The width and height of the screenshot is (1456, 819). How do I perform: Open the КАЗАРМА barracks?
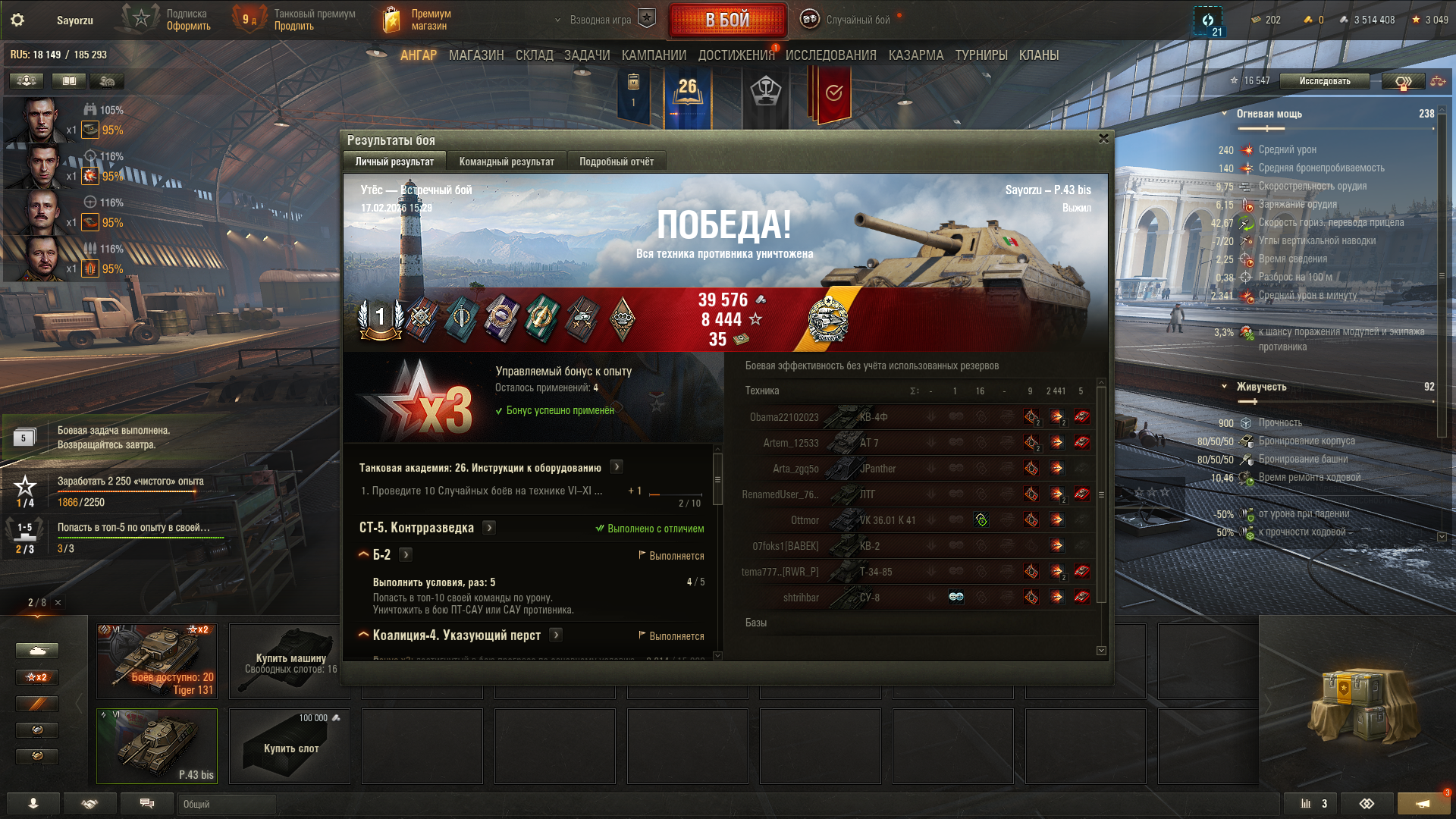tap(916, 55)
